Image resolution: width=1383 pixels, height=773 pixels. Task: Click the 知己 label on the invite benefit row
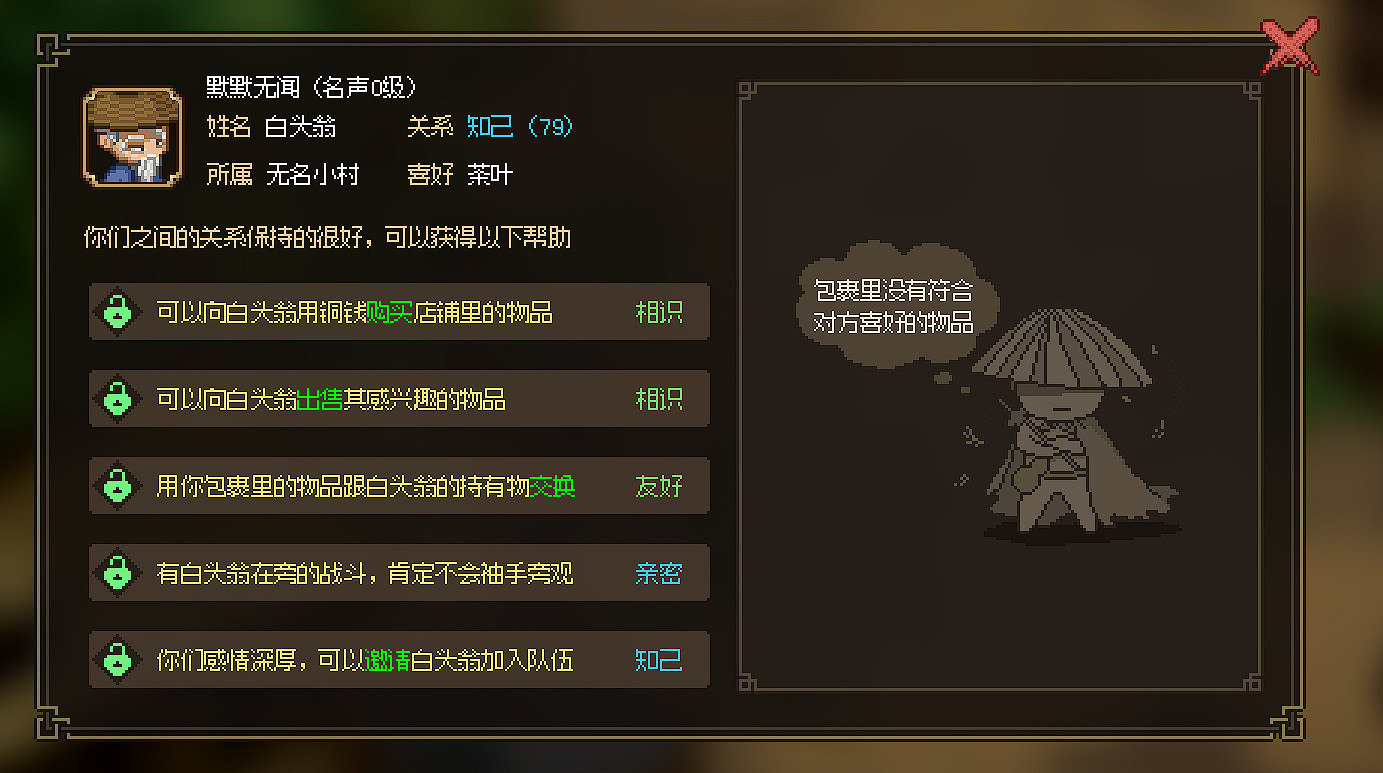[658, 659]
